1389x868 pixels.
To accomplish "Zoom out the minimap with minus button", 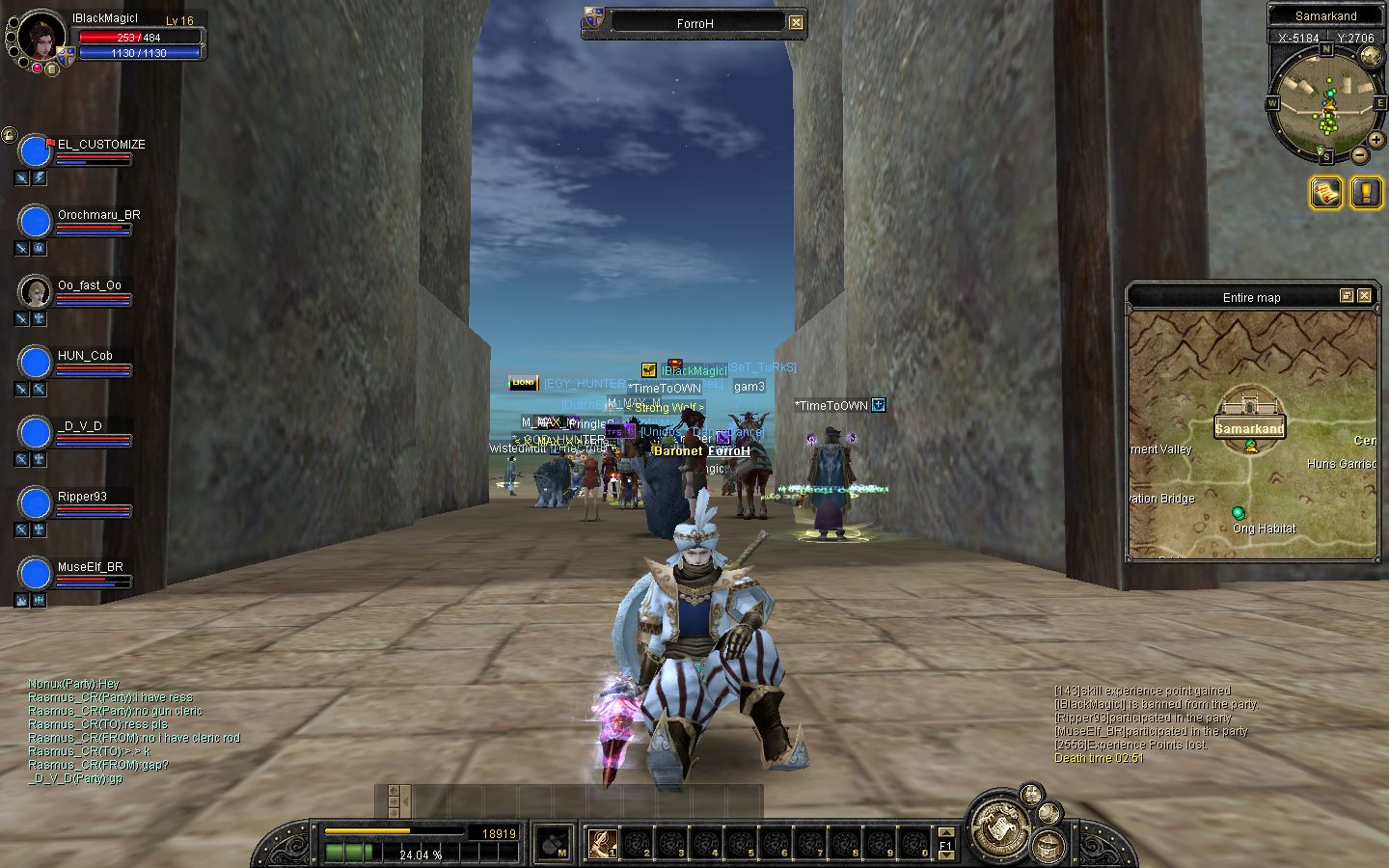I will pos(1359,154).
